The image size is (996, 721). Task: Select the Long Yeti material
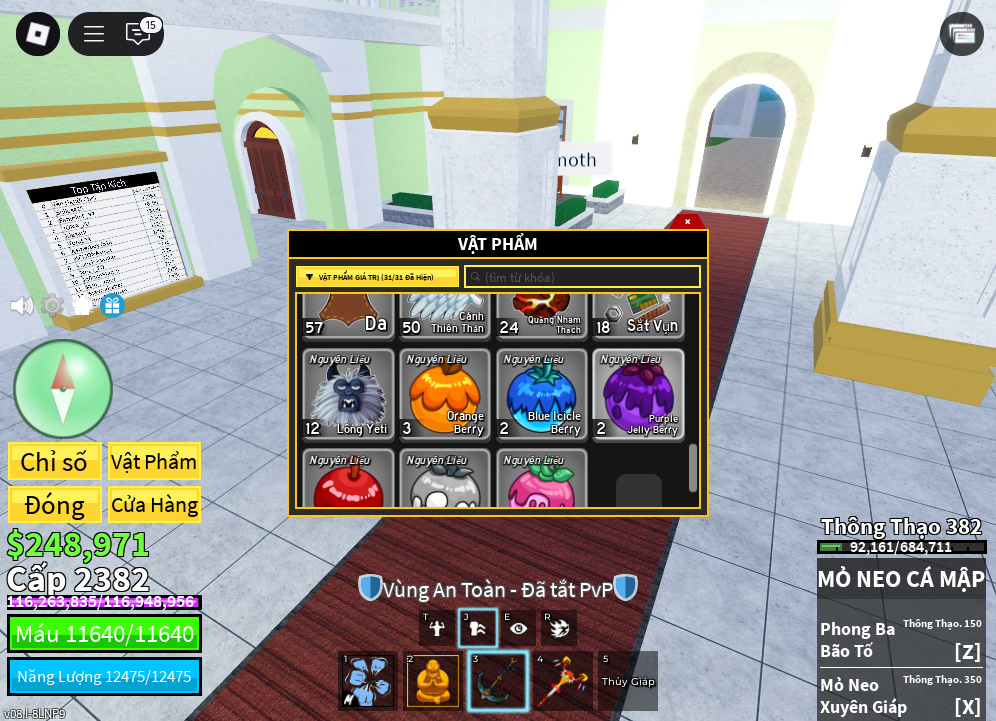[x=348, y=395]
